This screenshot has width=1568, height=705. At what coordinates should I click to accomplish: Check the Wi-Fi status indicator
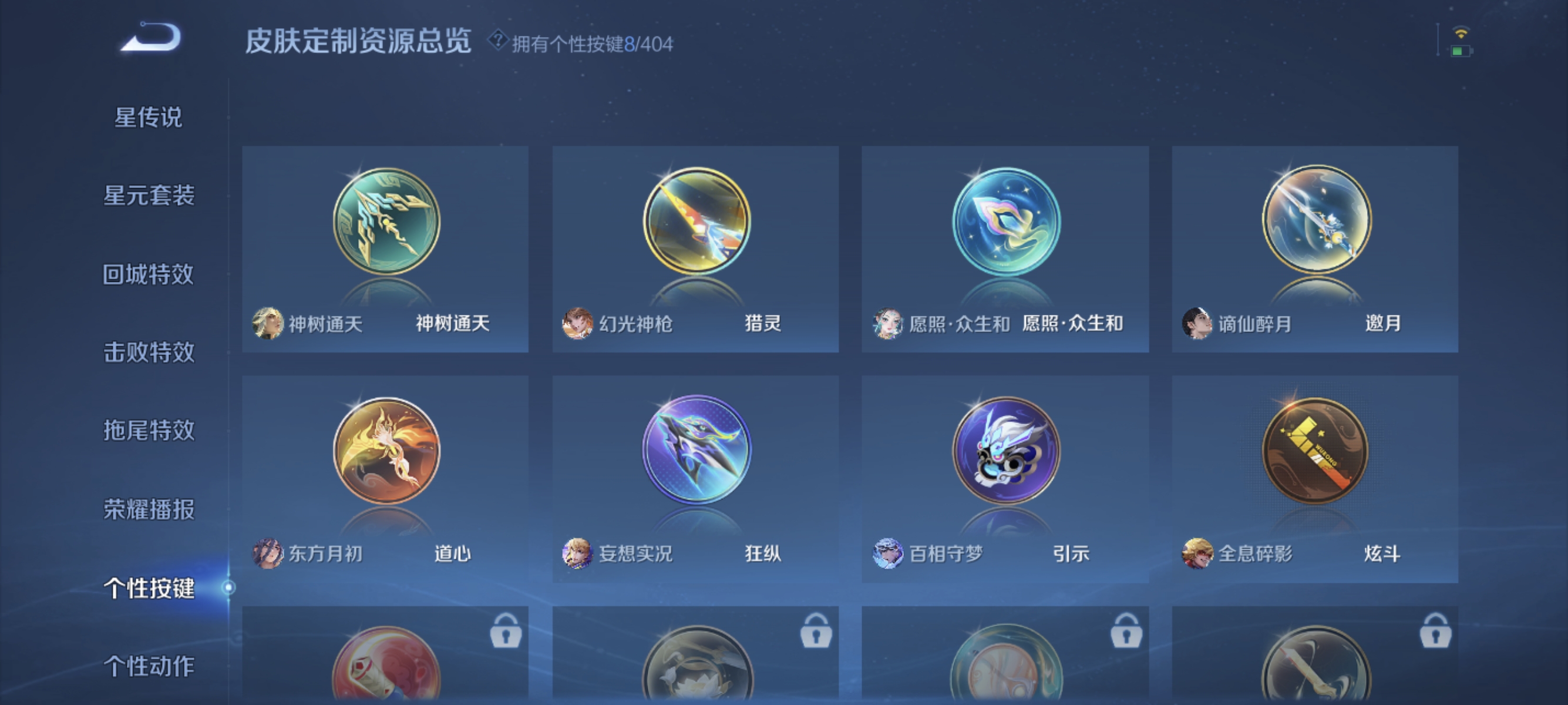tap(1461, 35)
